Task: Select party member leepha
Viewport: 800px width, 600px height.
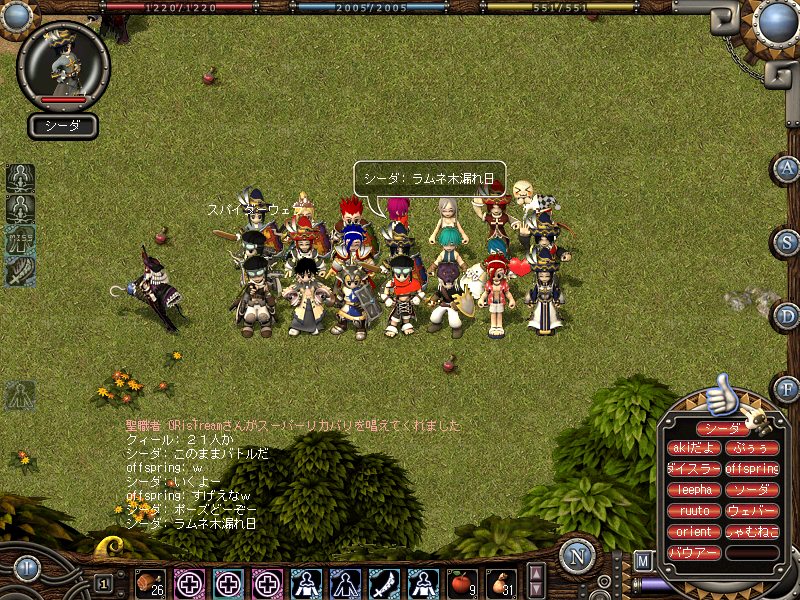Action: [694, 490]
